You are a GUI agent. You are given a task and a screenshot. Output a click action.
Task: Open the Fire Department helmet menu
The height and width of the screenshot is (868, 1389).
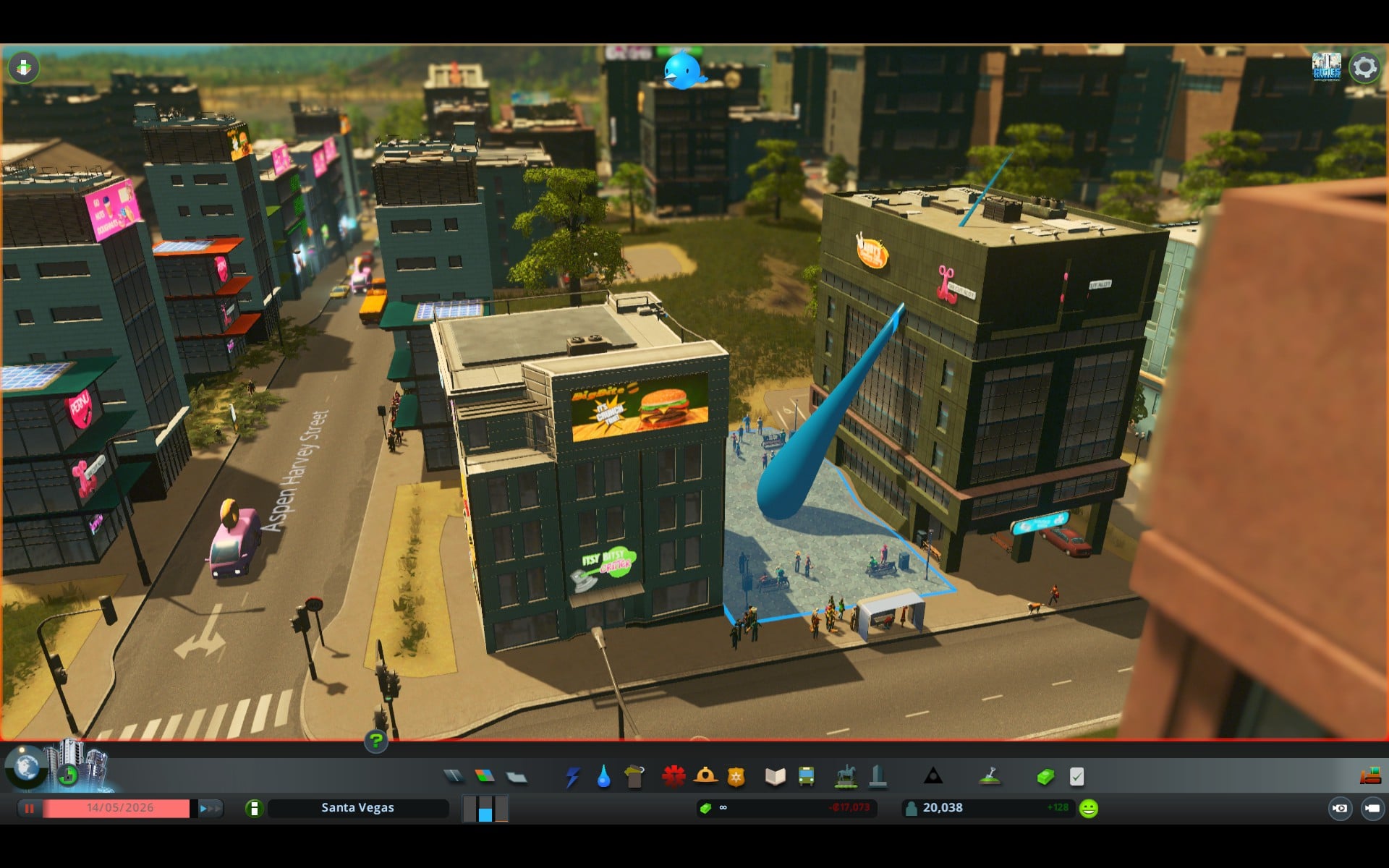coord(705,776)
